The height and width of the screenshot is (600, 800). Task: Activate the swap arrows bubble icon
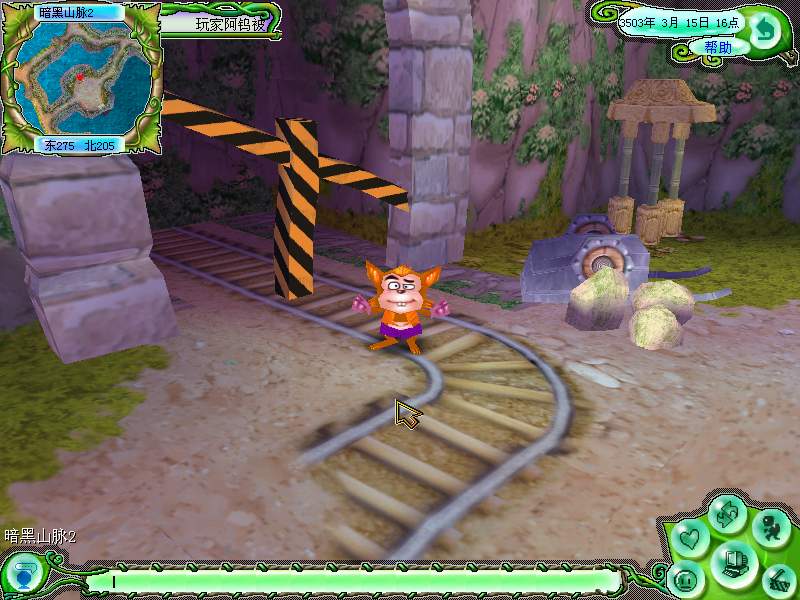(x=728, y=516)
